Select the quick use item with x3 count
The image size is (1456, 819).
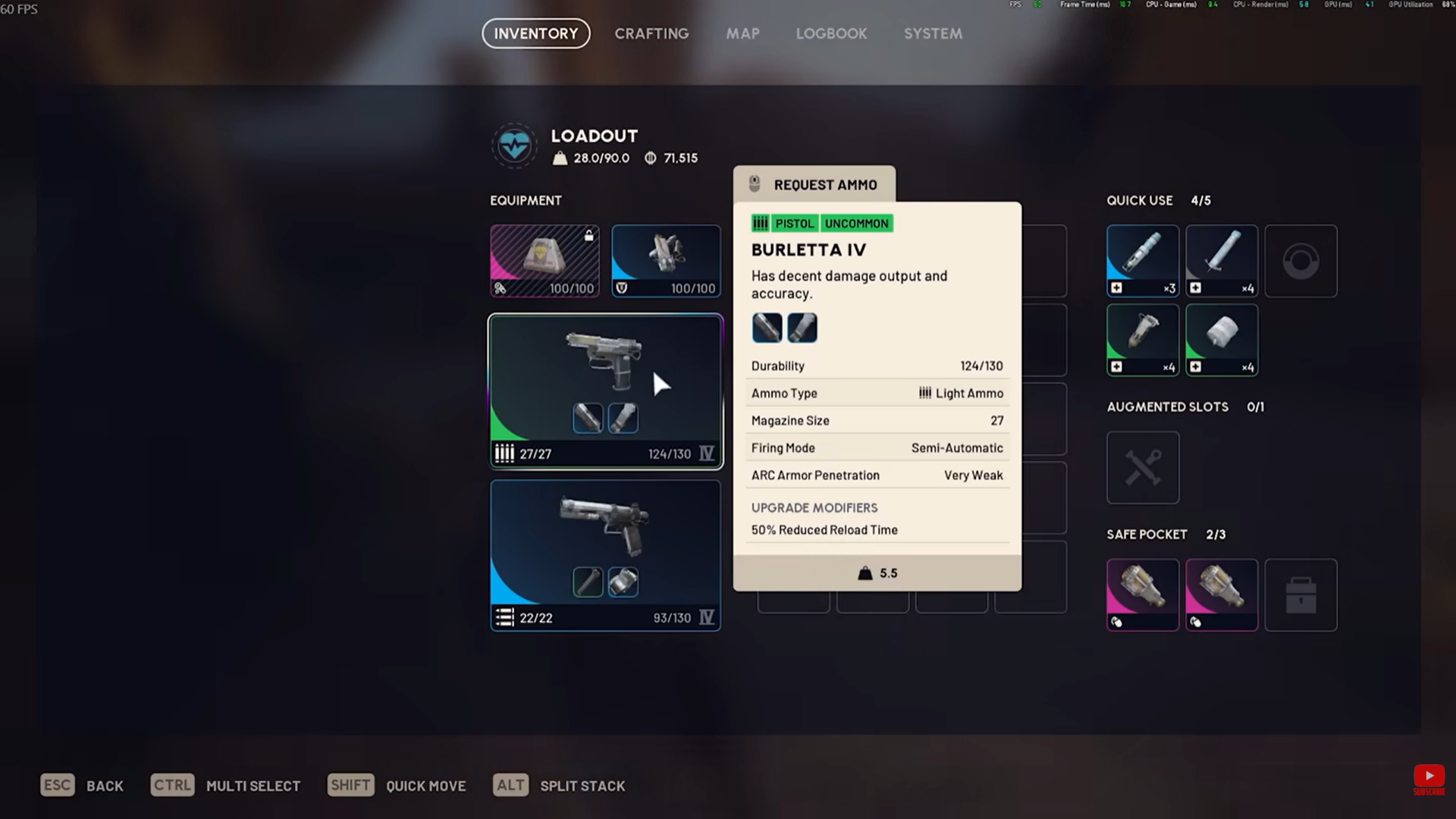pos(1143,260)
